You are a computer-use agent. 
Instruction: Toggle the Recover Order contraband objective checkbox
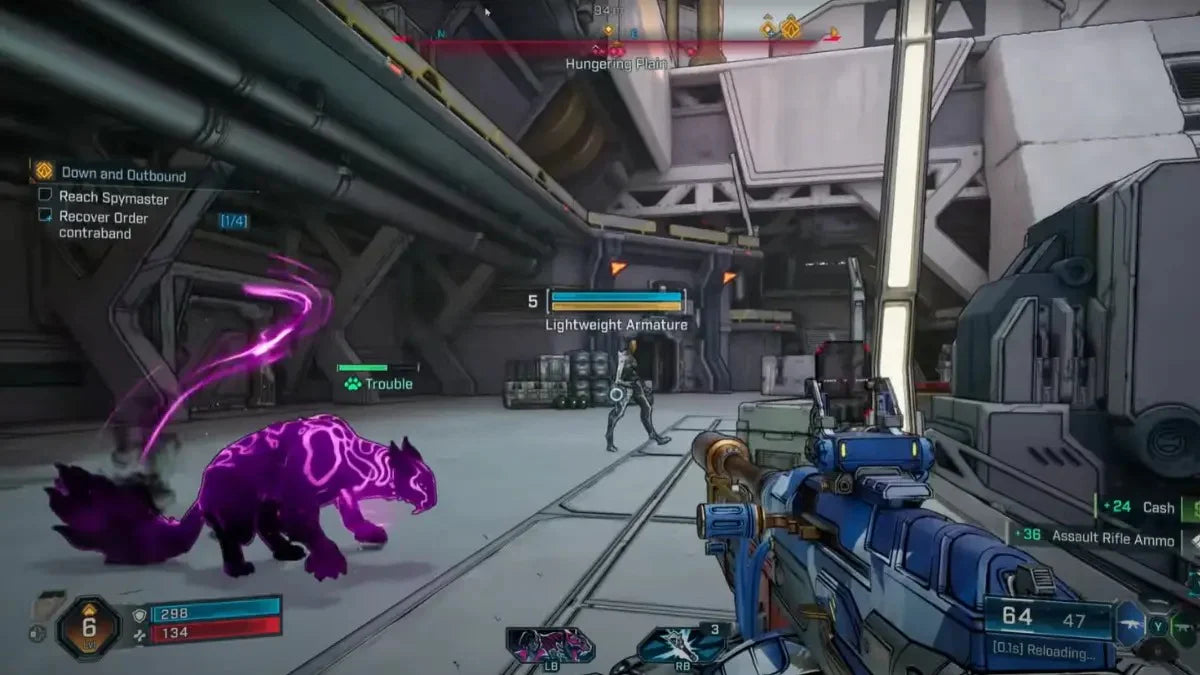click(45, 215)
